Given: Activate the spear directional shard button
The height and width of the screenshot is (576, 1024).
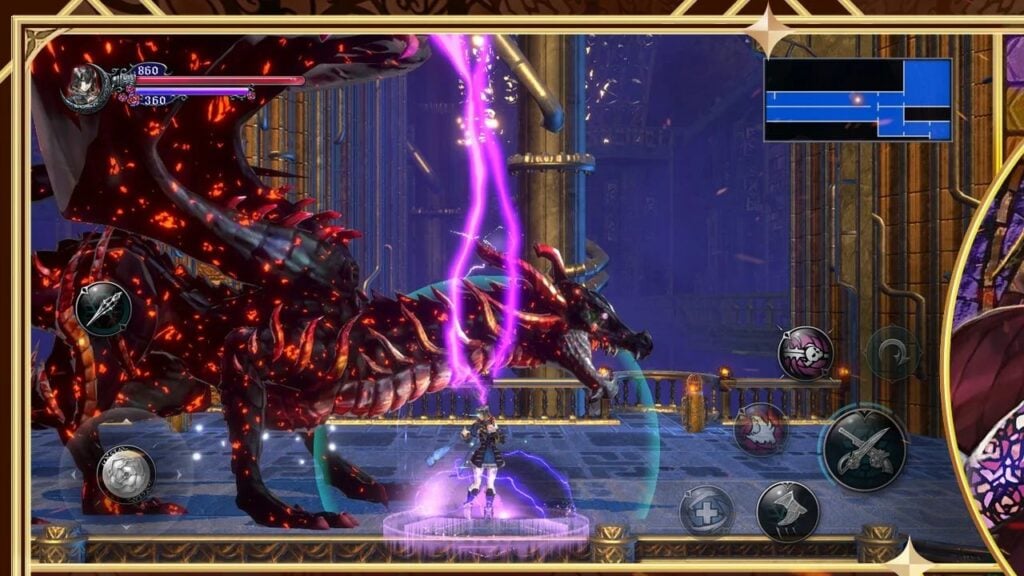Looking at the screenshot, I should click(103, 308).
